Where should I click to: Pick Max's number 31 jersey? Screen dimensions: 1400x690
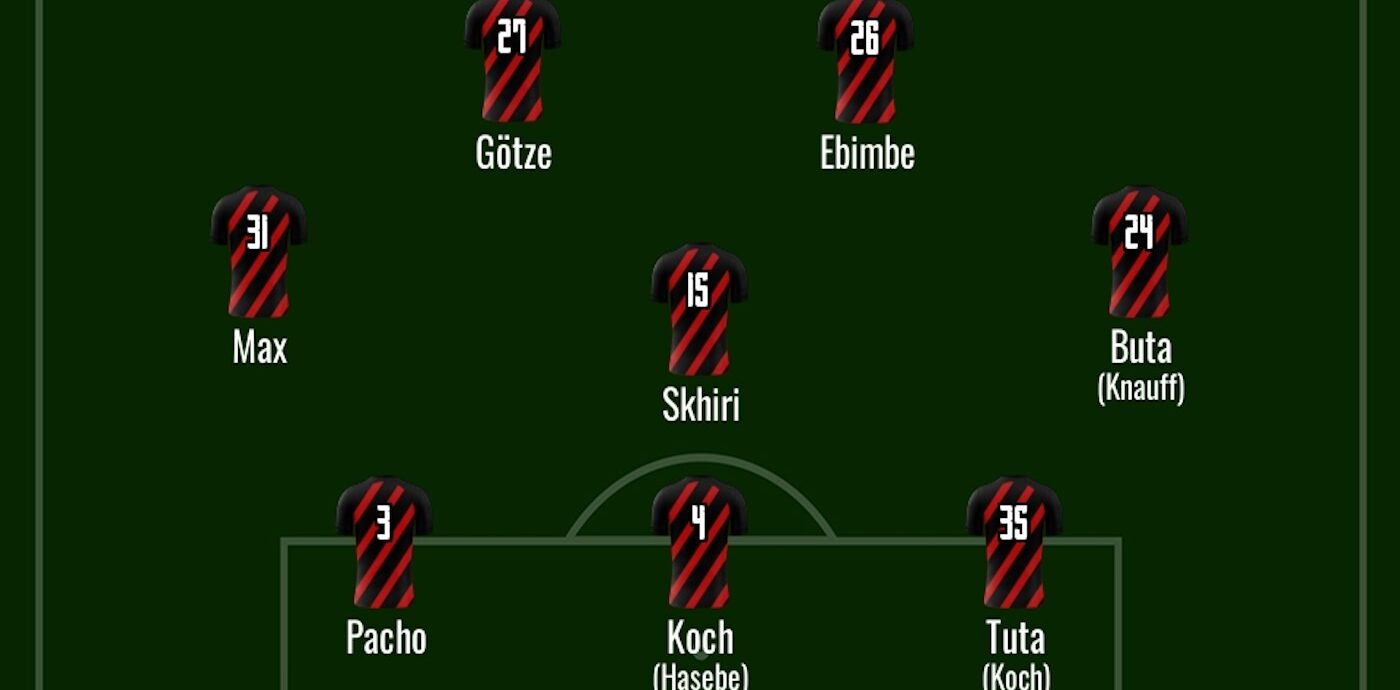[259, 252]
